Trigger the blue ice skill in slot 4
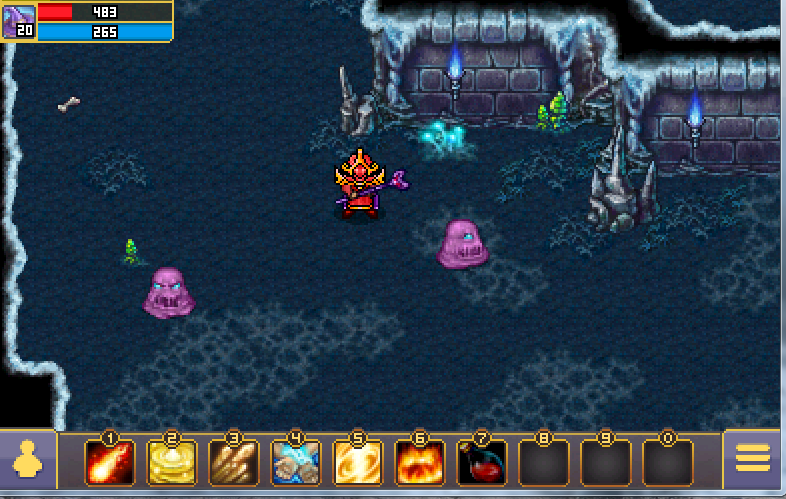Image resolution: width=786 pixels, height=499 pixels. tap(296, 463)
